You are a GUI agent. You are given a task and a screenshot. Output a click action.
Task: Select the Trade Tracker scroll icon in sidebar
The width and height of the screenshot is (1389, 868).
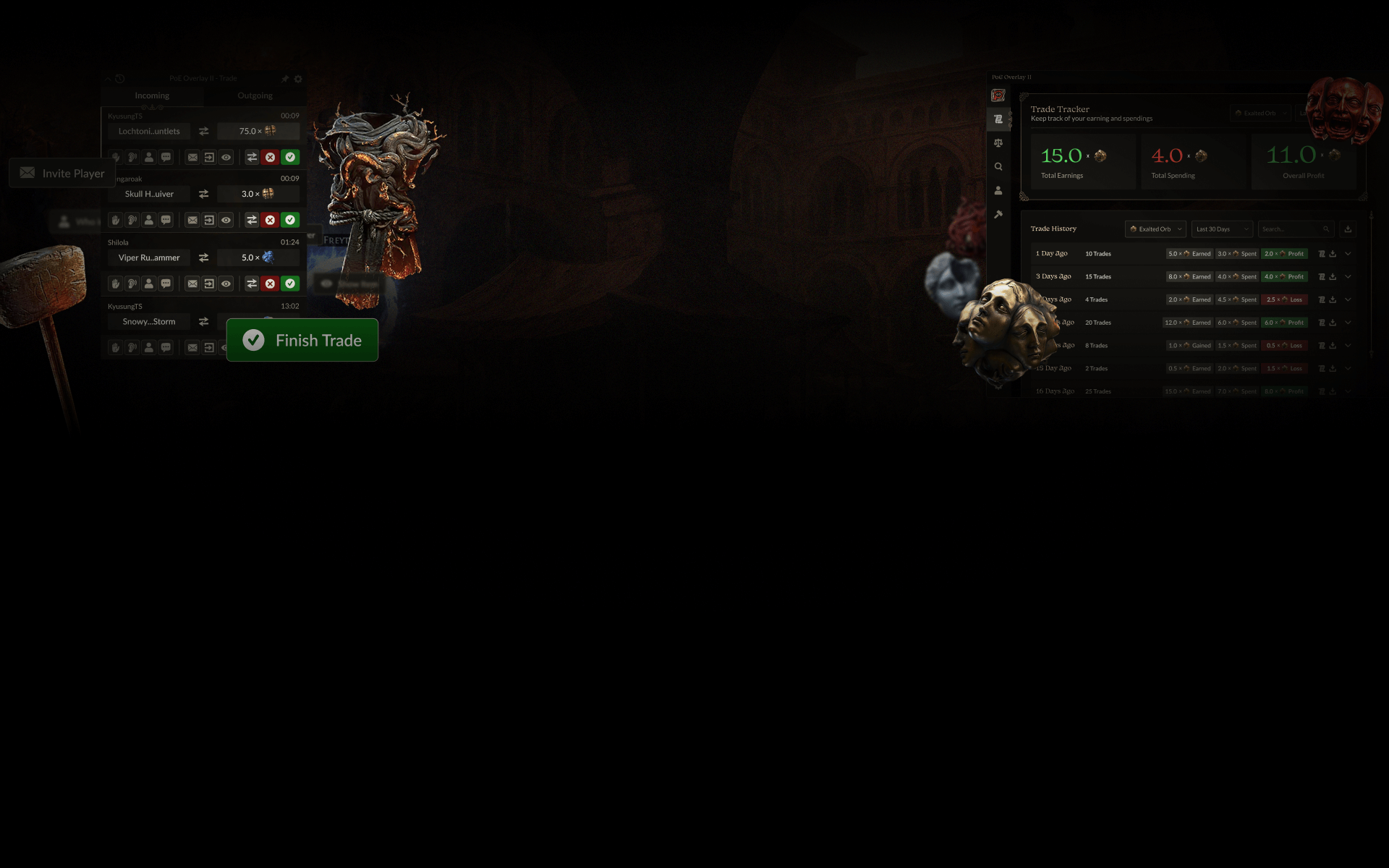[998, 119]
